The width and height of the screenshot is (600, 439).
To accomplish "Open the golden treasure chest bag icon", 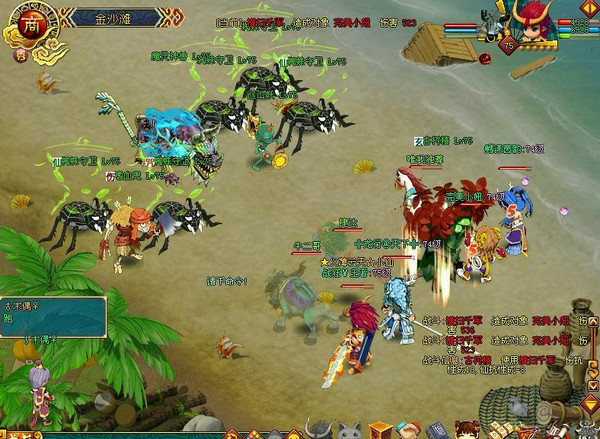I will point(379,432).
